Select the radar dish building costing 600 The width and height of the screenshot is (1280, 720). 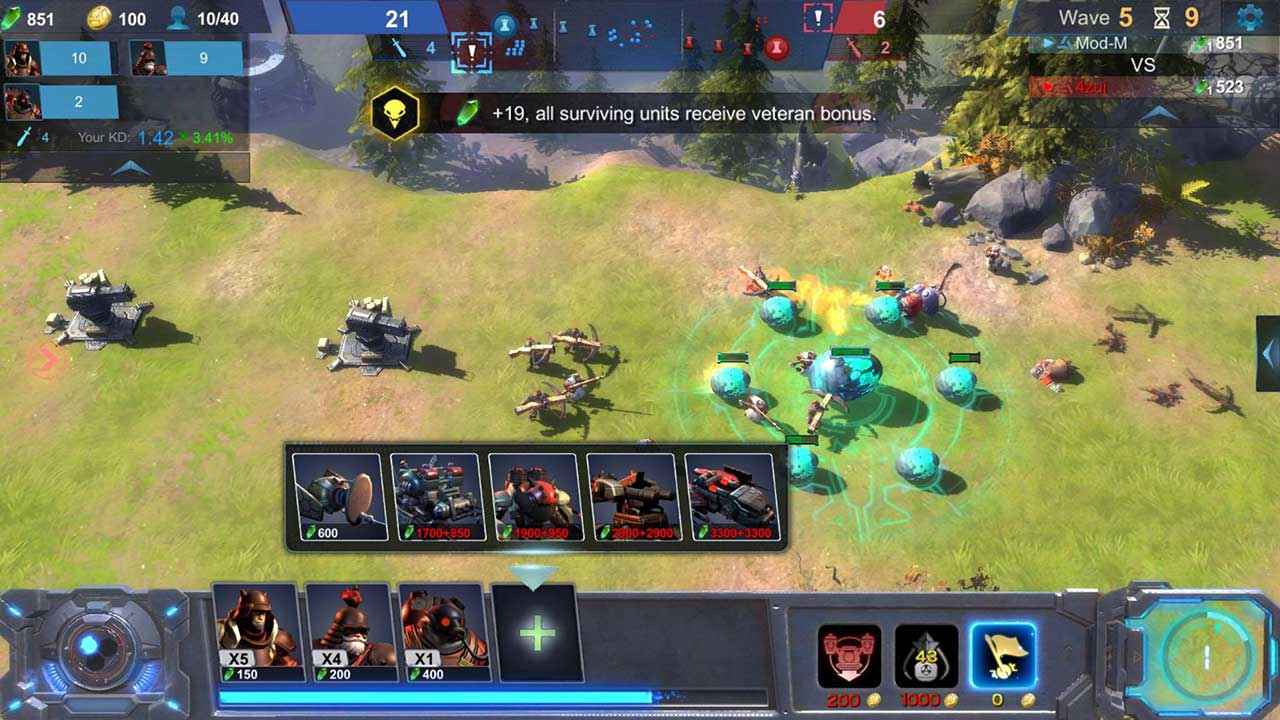click(339, 497)
